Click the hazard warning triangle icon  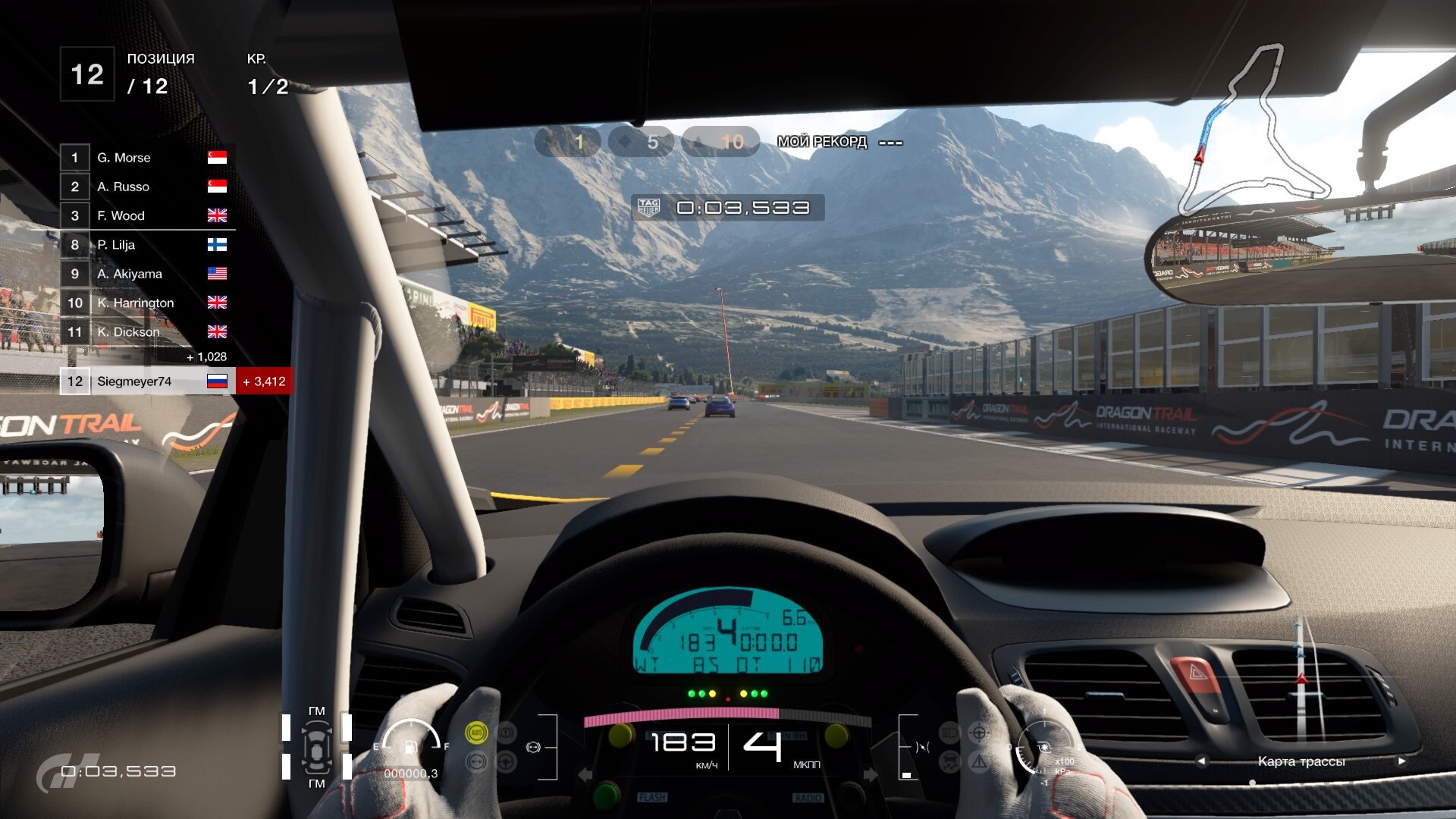point(979,761)
